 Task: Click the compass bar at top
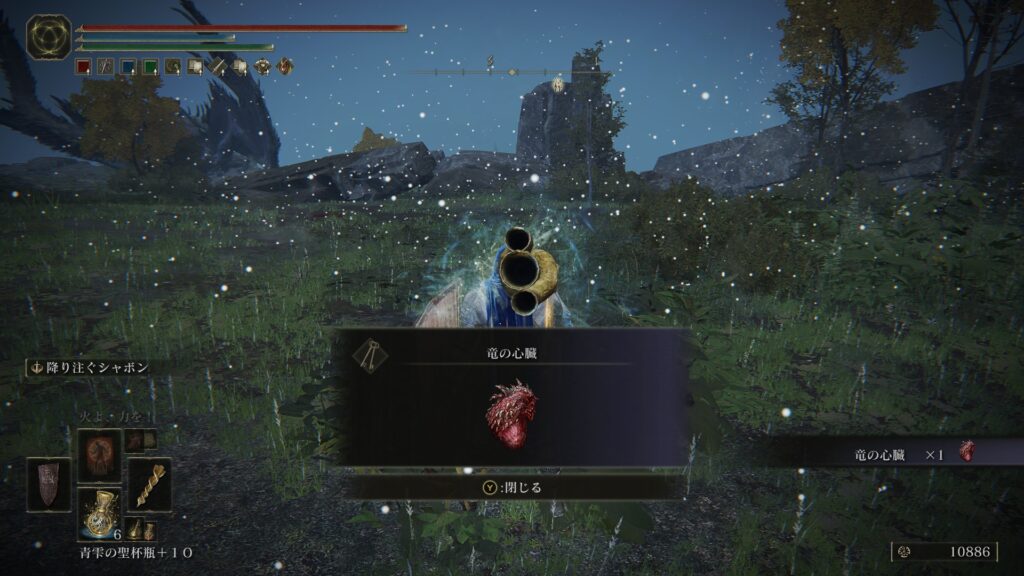[510, 72]
